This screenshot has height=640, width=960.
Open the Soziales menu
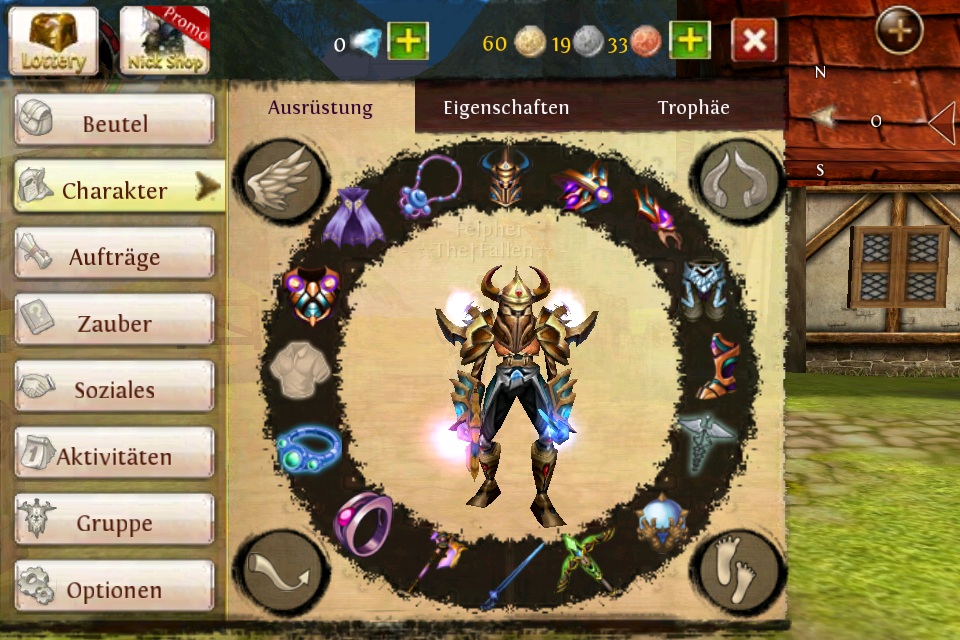tap(114, 389)
